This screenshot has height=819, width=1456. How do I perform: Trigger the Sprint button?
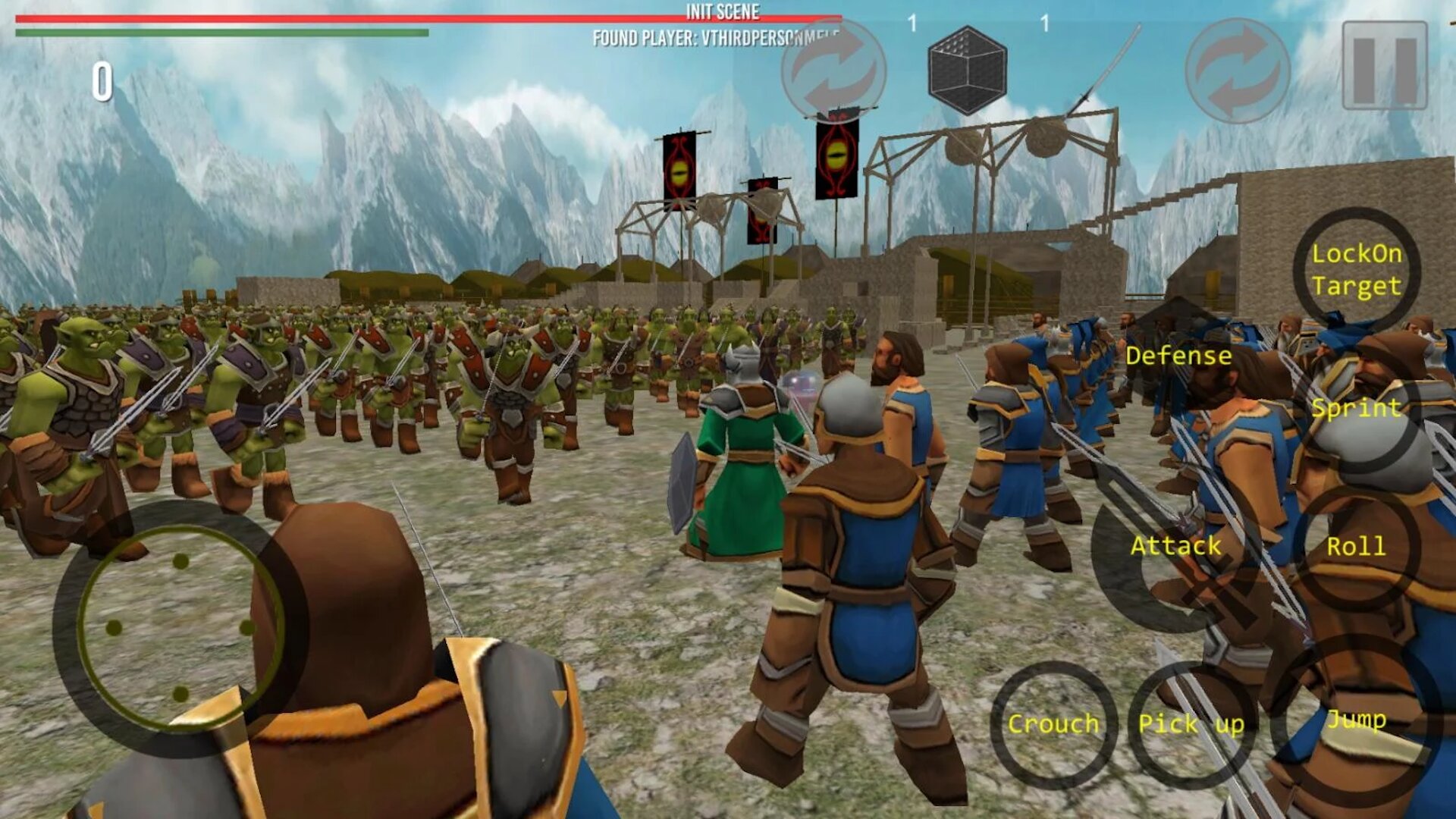tap(1356, 409)
